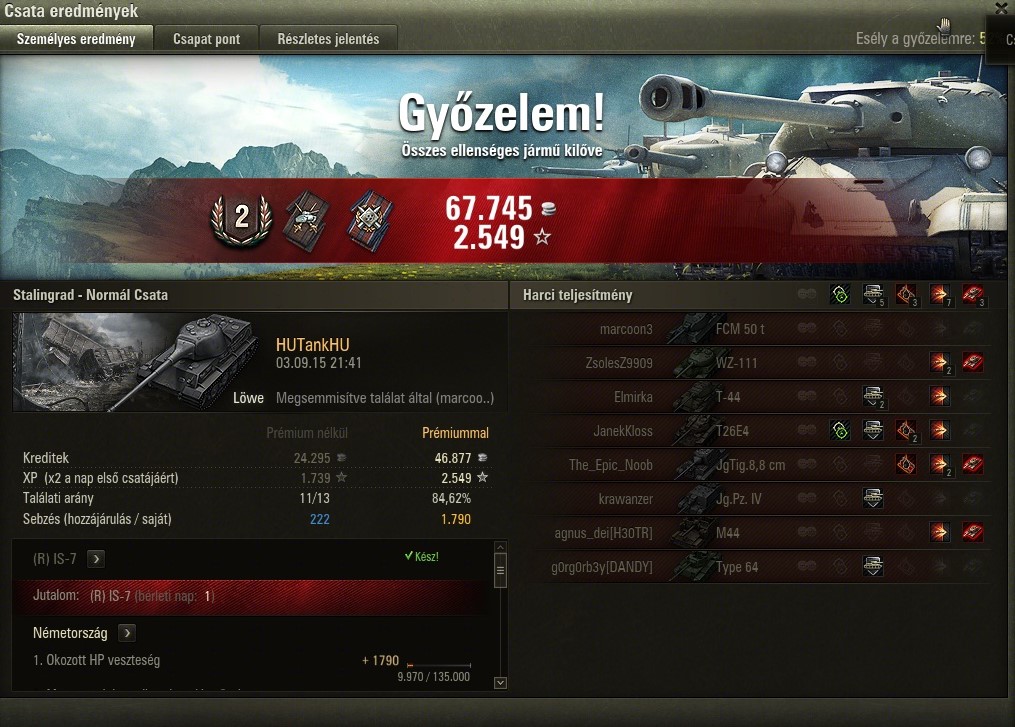Image resolution: width=1015 pixels, height=727 pixels.
Task: Expand the Németország mission arrow
Action: (127, 633)
